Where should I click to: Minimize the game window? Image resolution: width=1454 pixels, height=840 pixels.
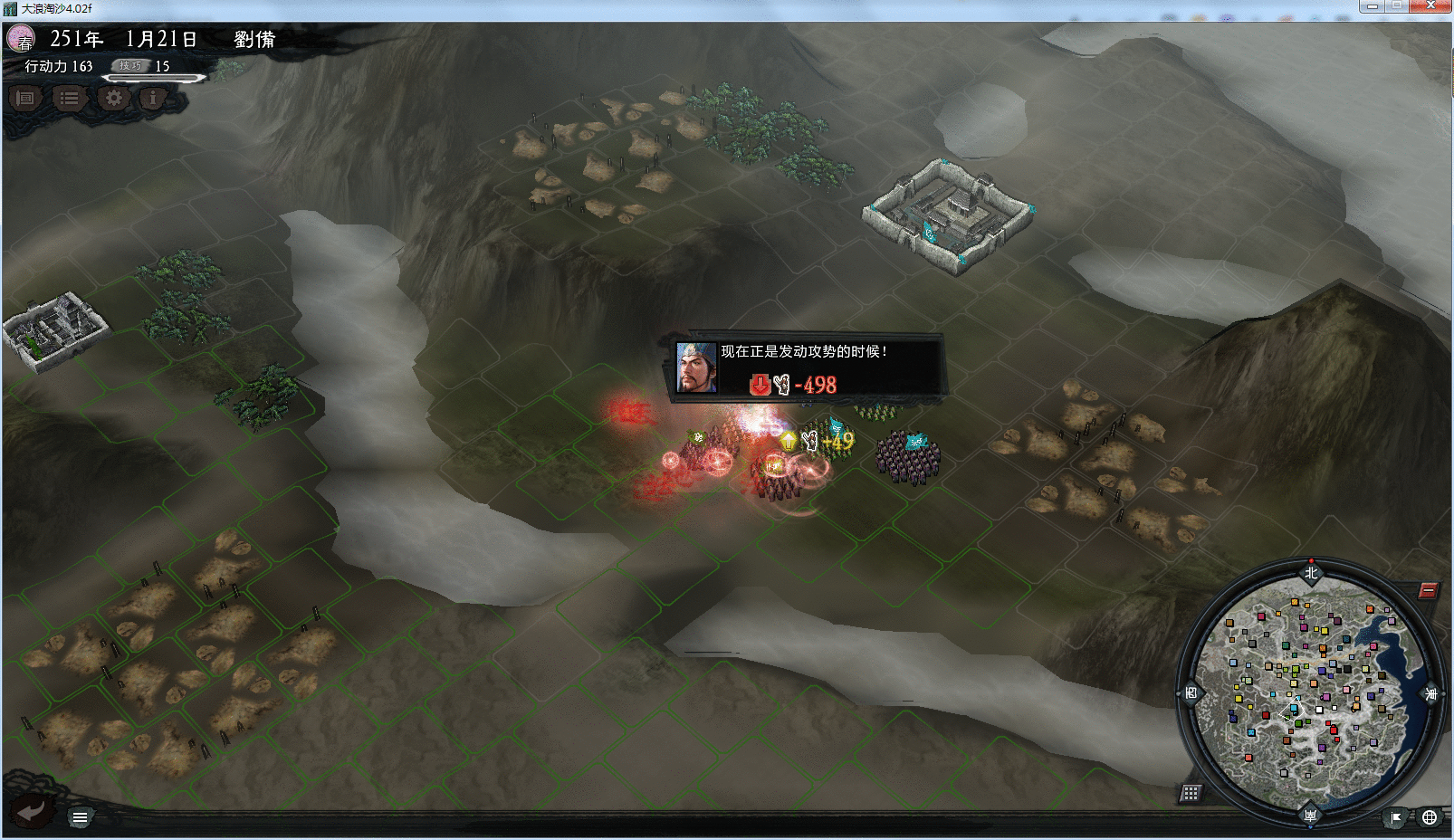(x=1373, y=6)
